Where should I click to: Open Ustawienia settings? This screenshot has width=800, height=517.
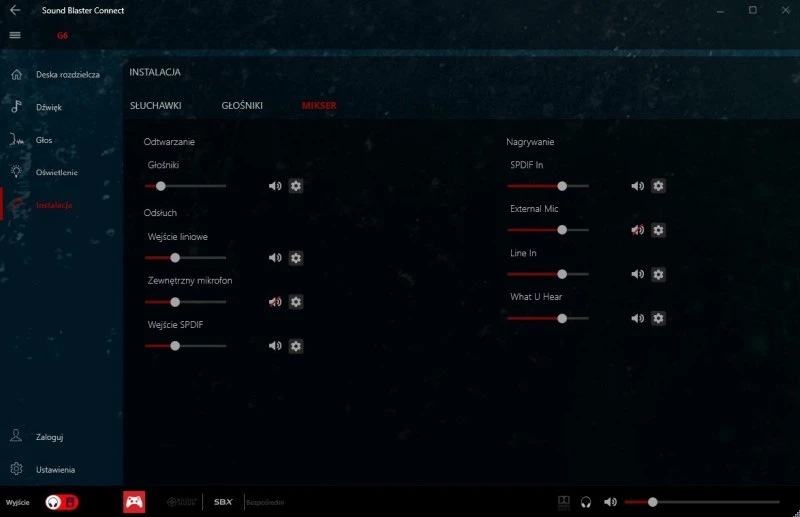point(55,469)
